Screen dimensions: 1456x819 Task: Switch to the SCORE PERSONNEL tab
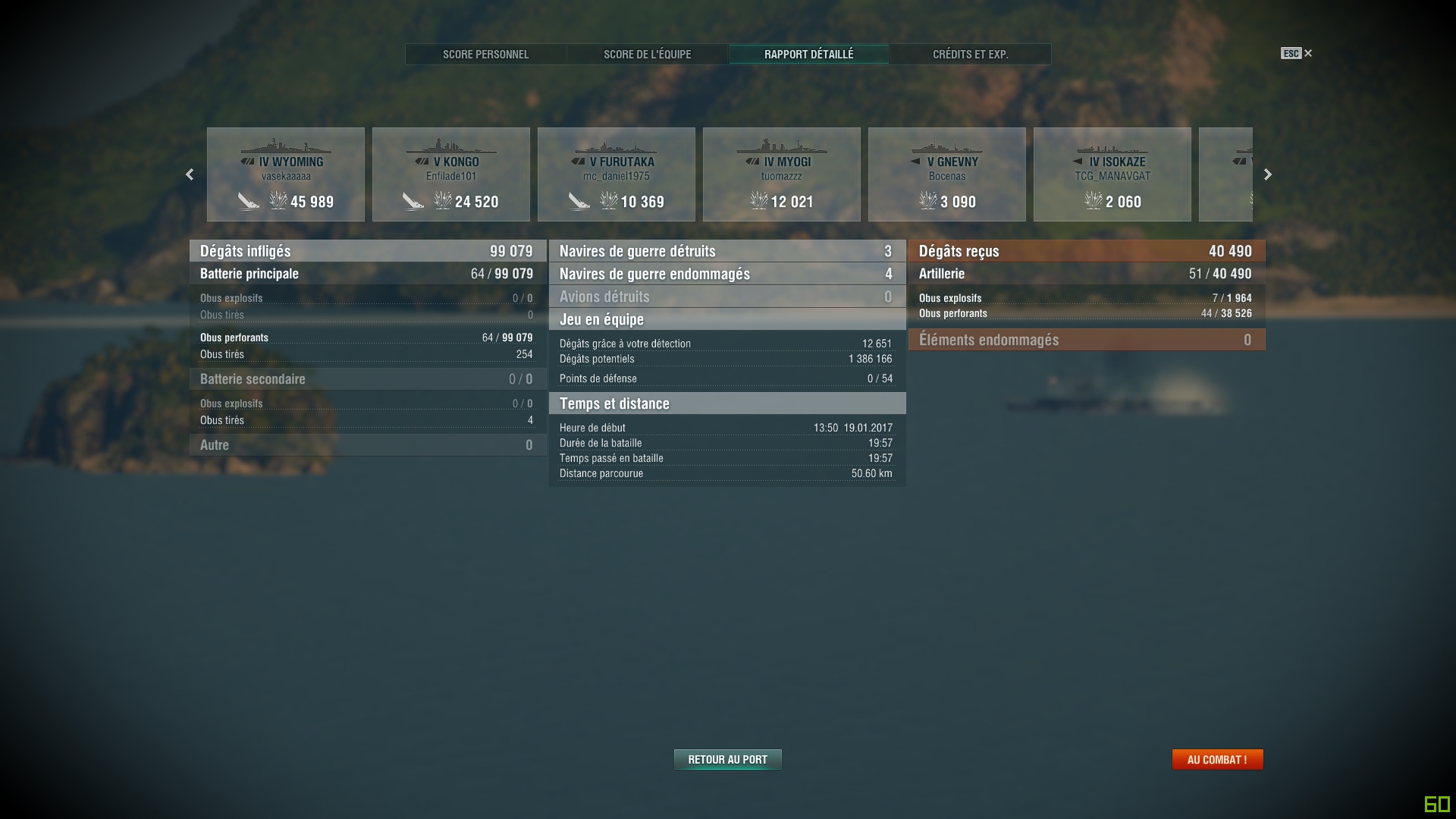click(486, 54)
